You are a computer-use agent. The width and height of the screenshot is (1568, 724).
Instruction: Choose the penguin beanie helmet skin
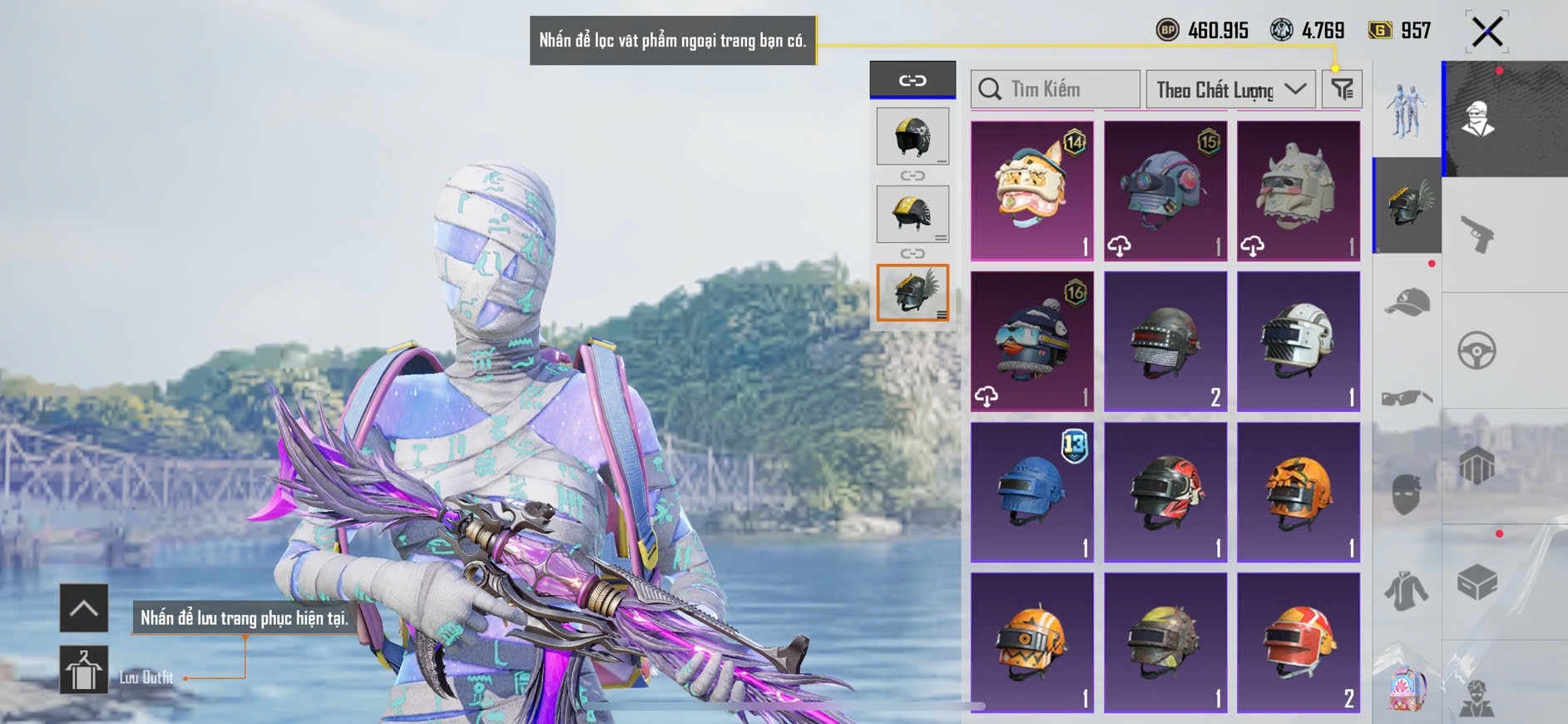pyautogui.click(x=1031, y=341)
